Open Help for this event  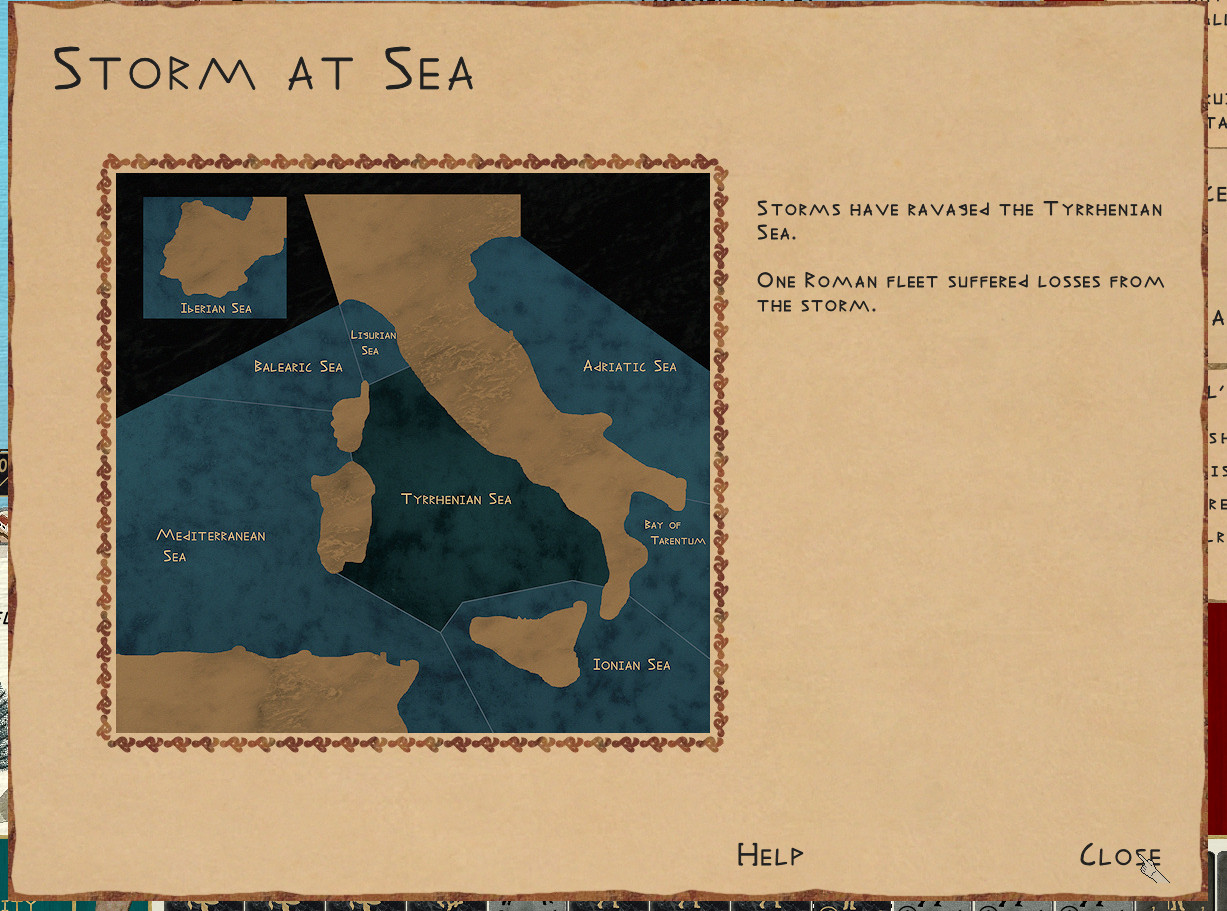[769, 855]
